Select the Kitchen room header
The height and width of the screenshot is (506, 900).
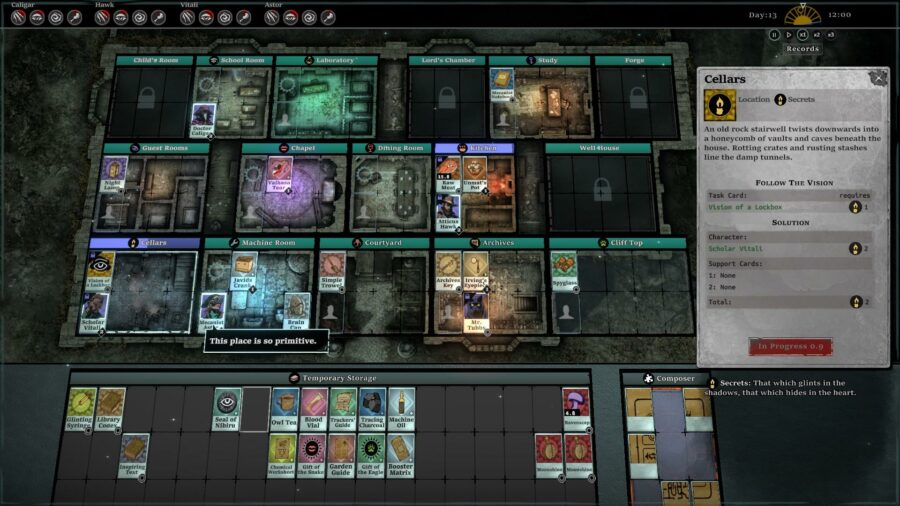pyautogui.click(x=477, y=147)
